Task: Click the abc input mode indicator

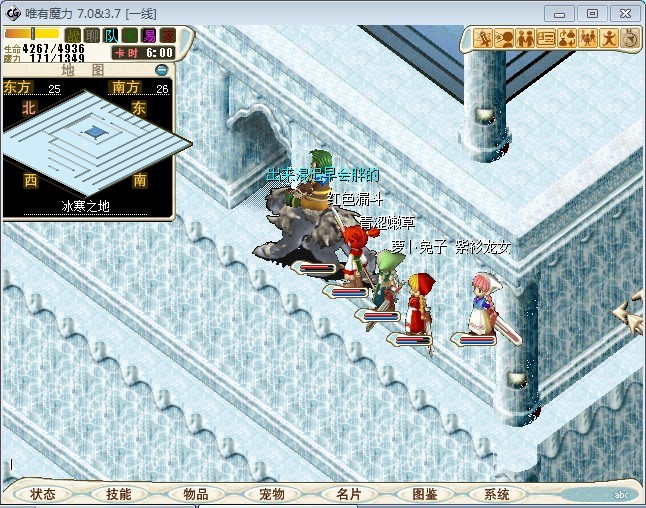Action: [621, 494]
